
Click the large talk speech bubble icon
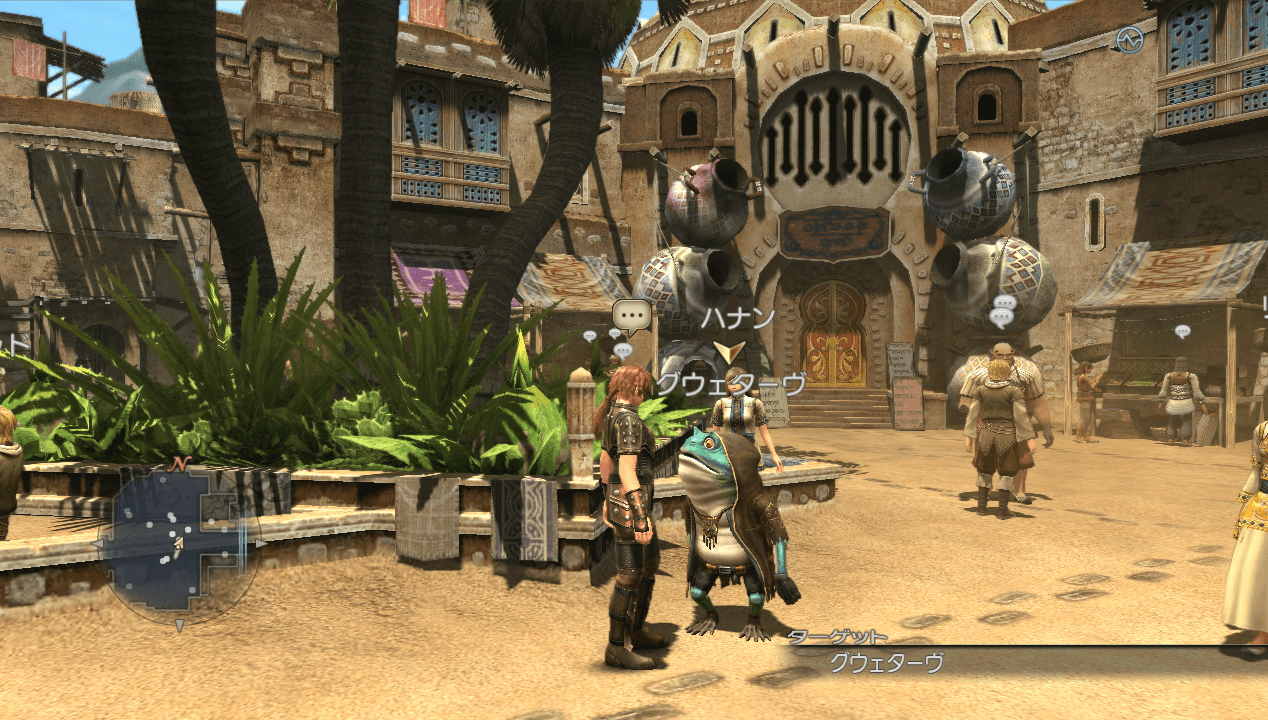(632, 315)
